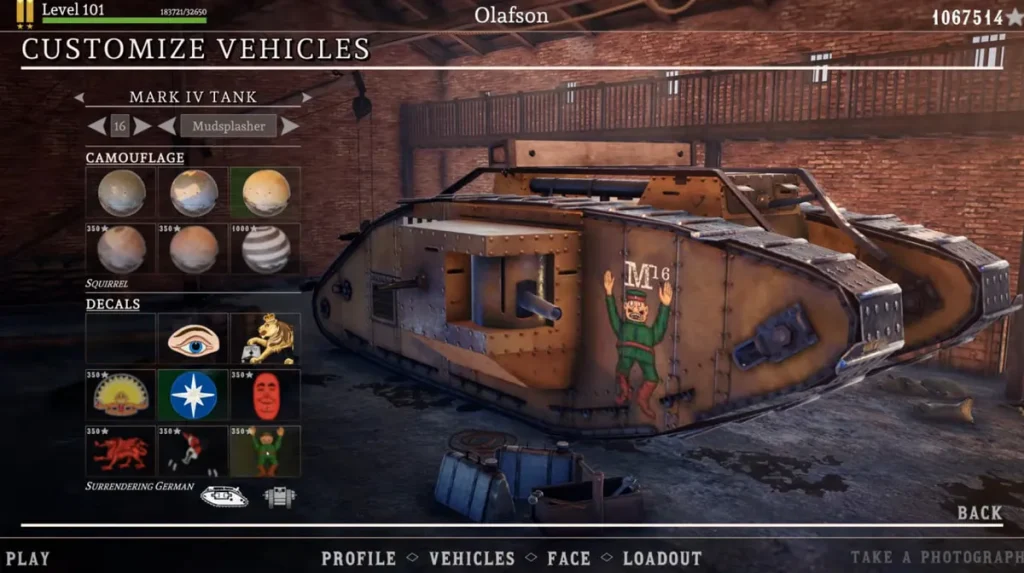Increase the tank number above 16

(x=143, y=126)
